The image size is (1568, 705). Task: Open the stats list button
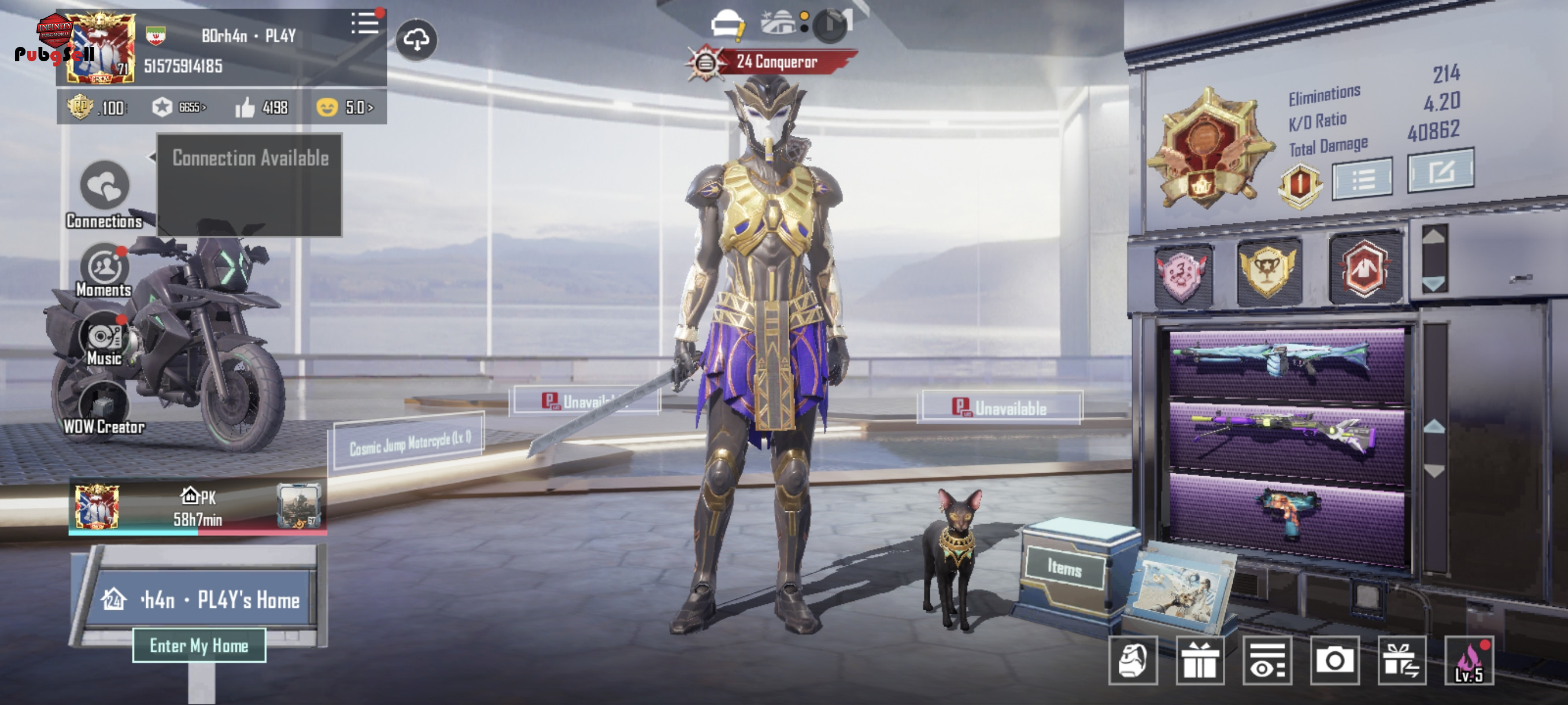[1362, 179]
